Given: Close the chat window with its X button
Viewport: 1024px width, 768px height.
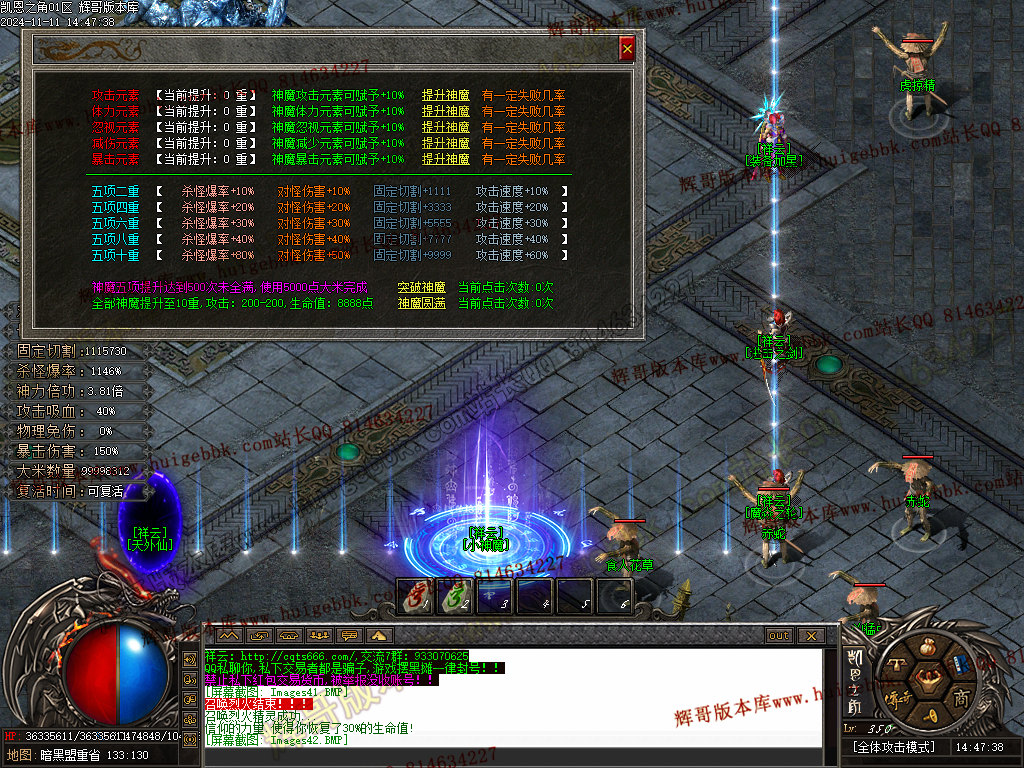Looking at the screenshot, I should point(810,636).
